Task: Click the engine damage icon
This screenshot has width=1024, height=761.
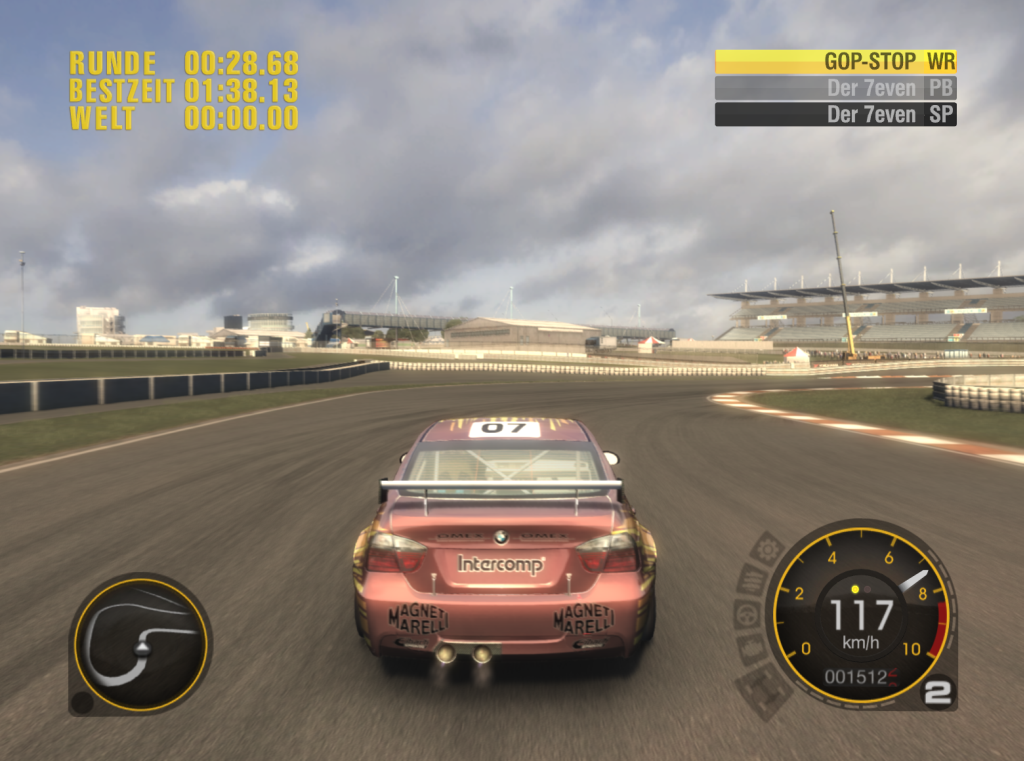Action: pyautogui.click(x=751, y=648)
